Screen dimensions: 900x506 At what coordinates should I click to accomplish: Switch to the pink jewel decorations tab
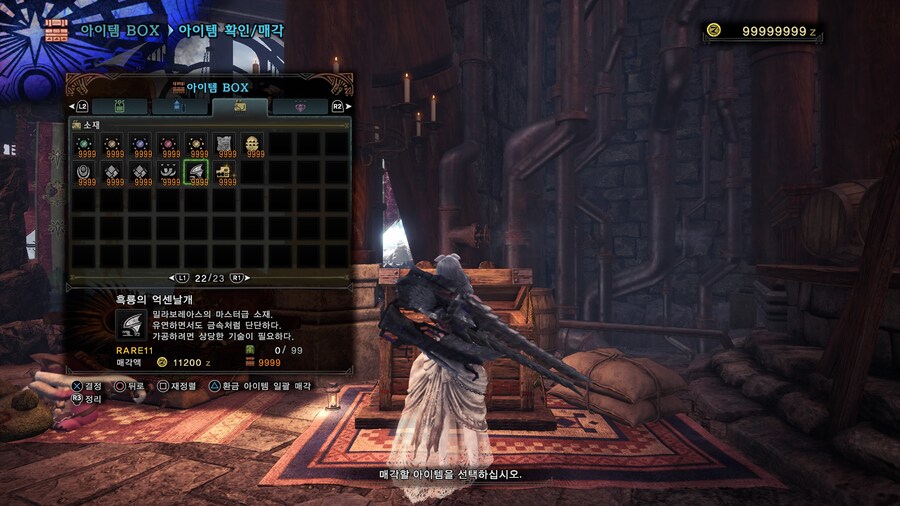click(299, 106)
